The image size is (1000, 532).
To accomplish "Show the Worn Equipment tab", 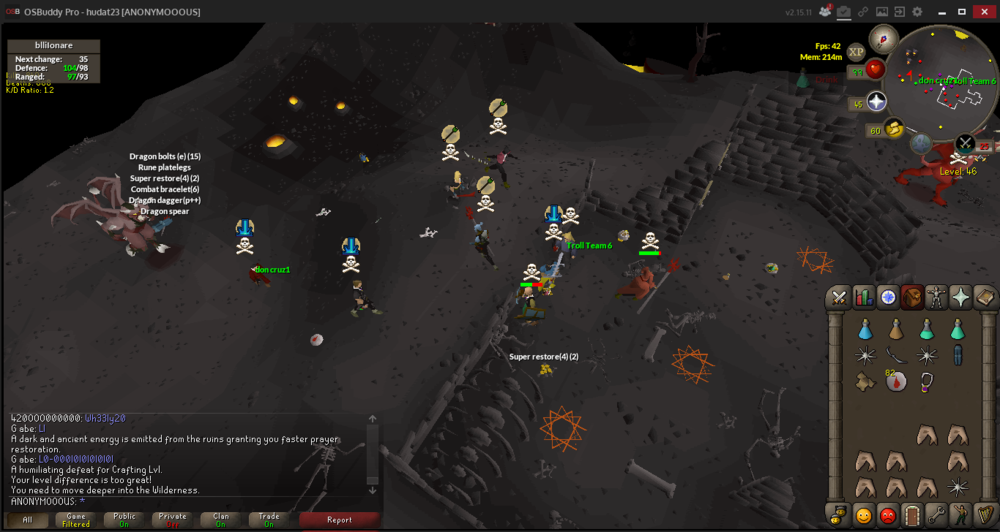I will [936, 297].
